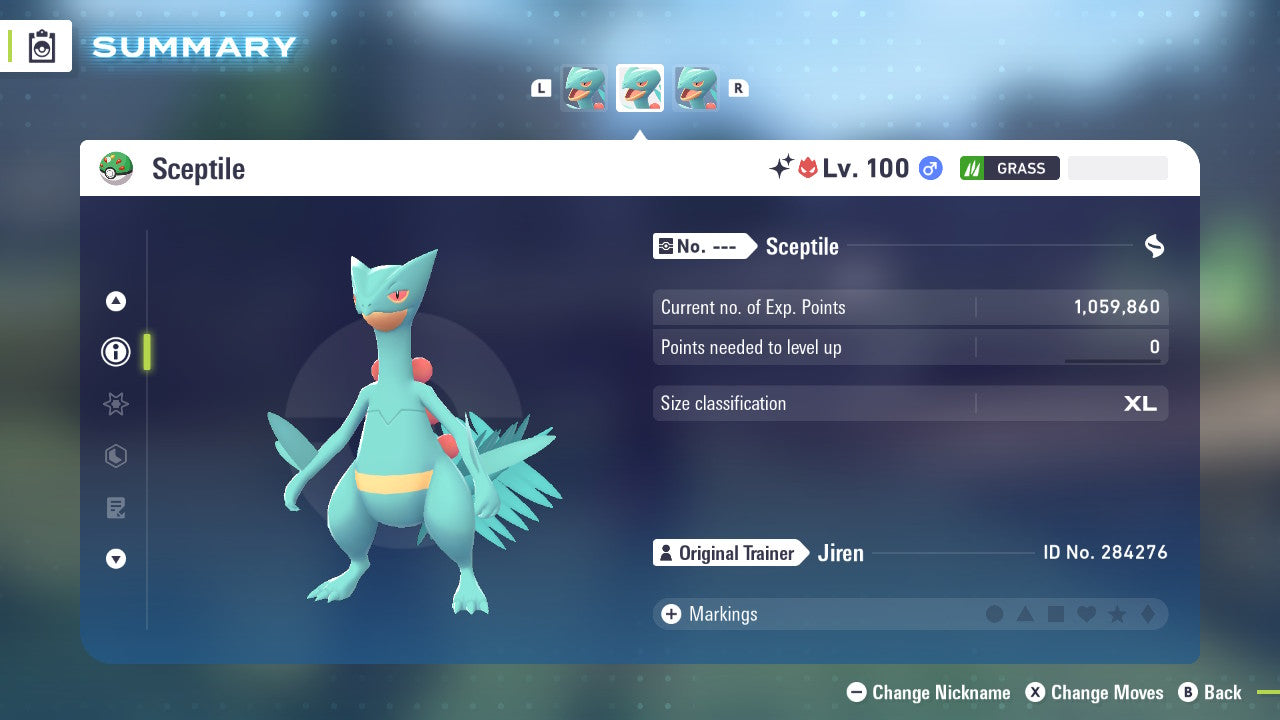Click the Original Trainer badge icon
Viewport: 1280px width, 720px height.
[665, 552]
